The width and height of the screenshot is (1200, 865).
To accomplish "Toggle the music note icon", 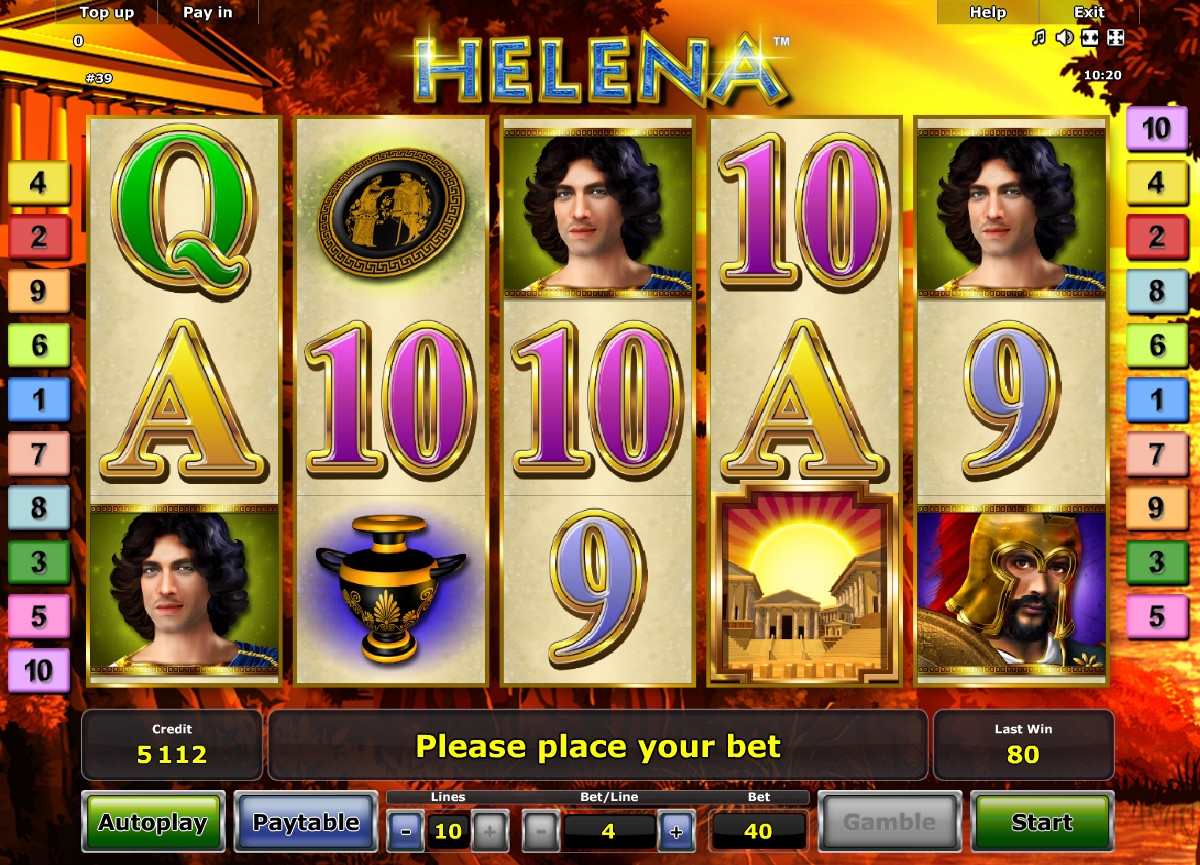I will (1039, 38).
